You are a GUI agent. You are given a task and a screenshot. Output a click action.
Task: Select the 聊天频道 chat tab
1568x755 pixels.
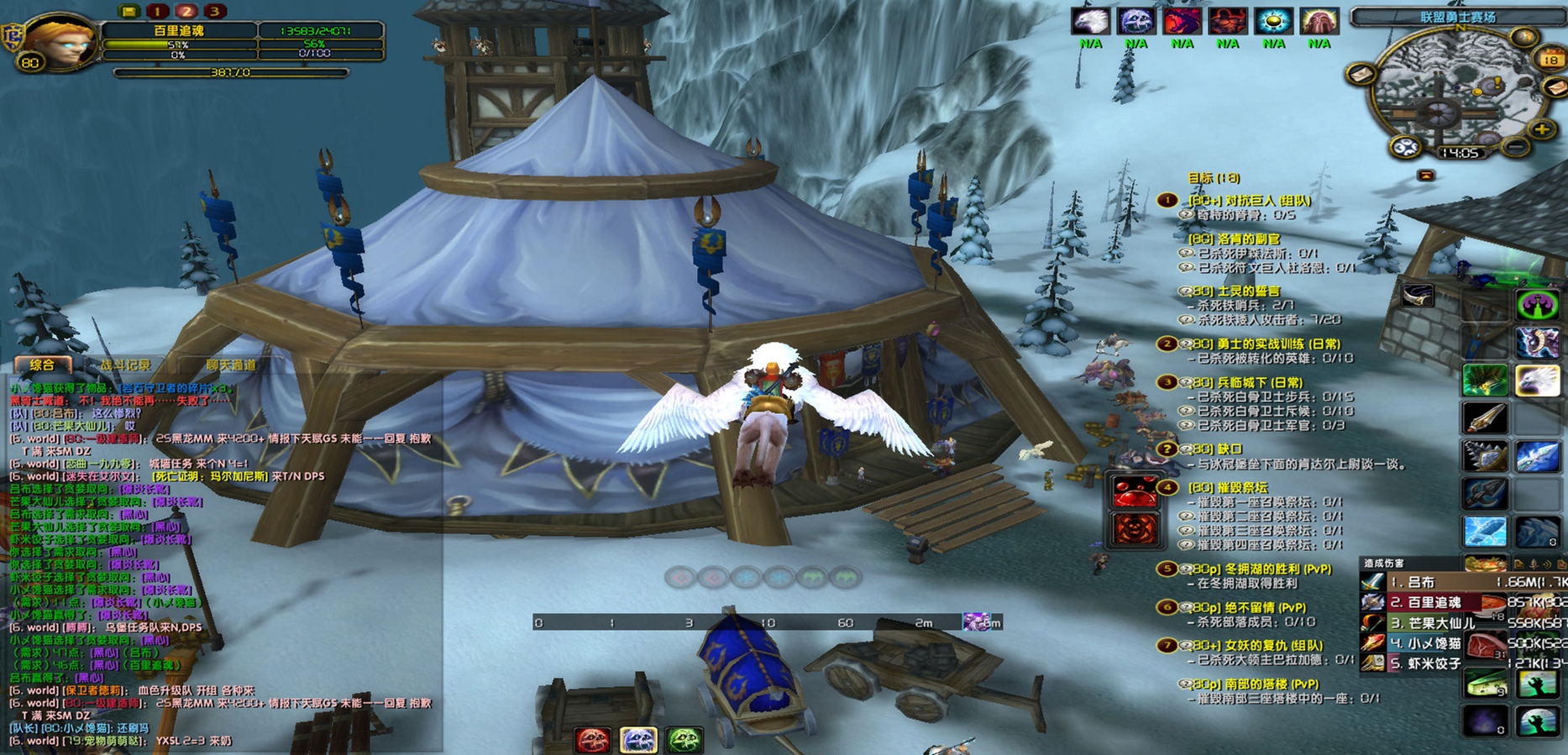231,365
